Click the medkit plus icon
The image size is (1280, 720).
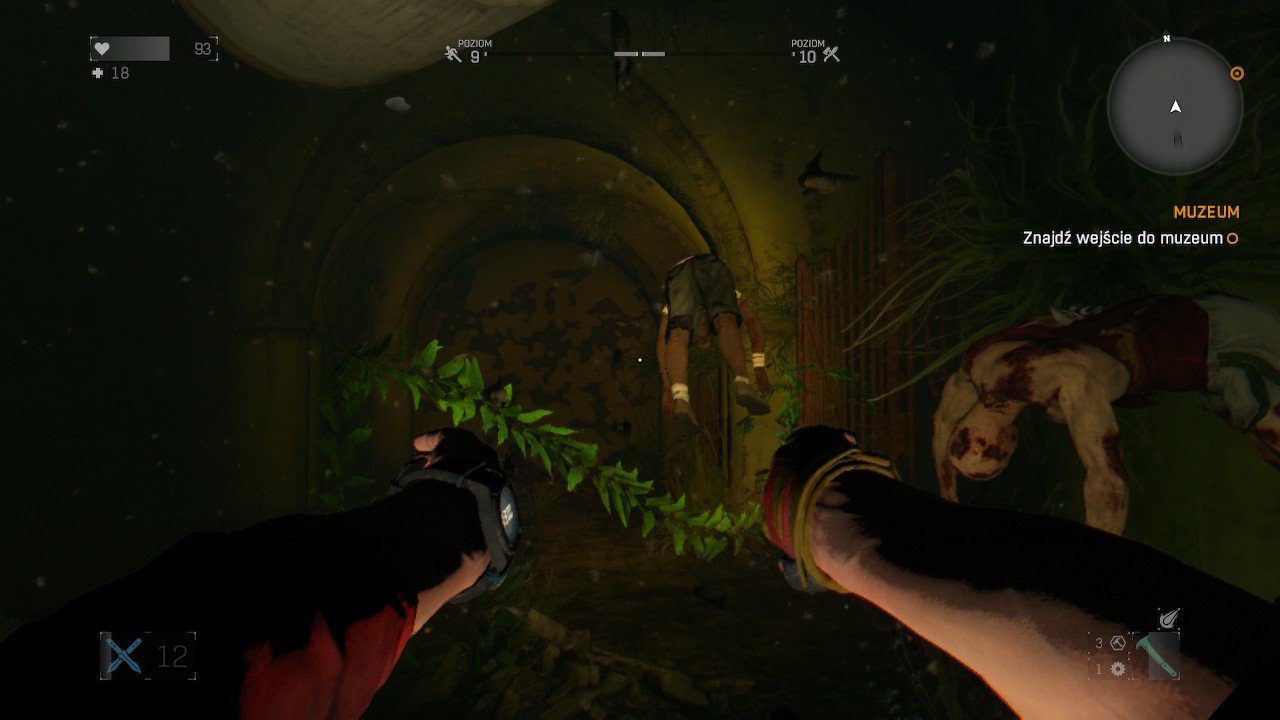click(x=98, y=72)
